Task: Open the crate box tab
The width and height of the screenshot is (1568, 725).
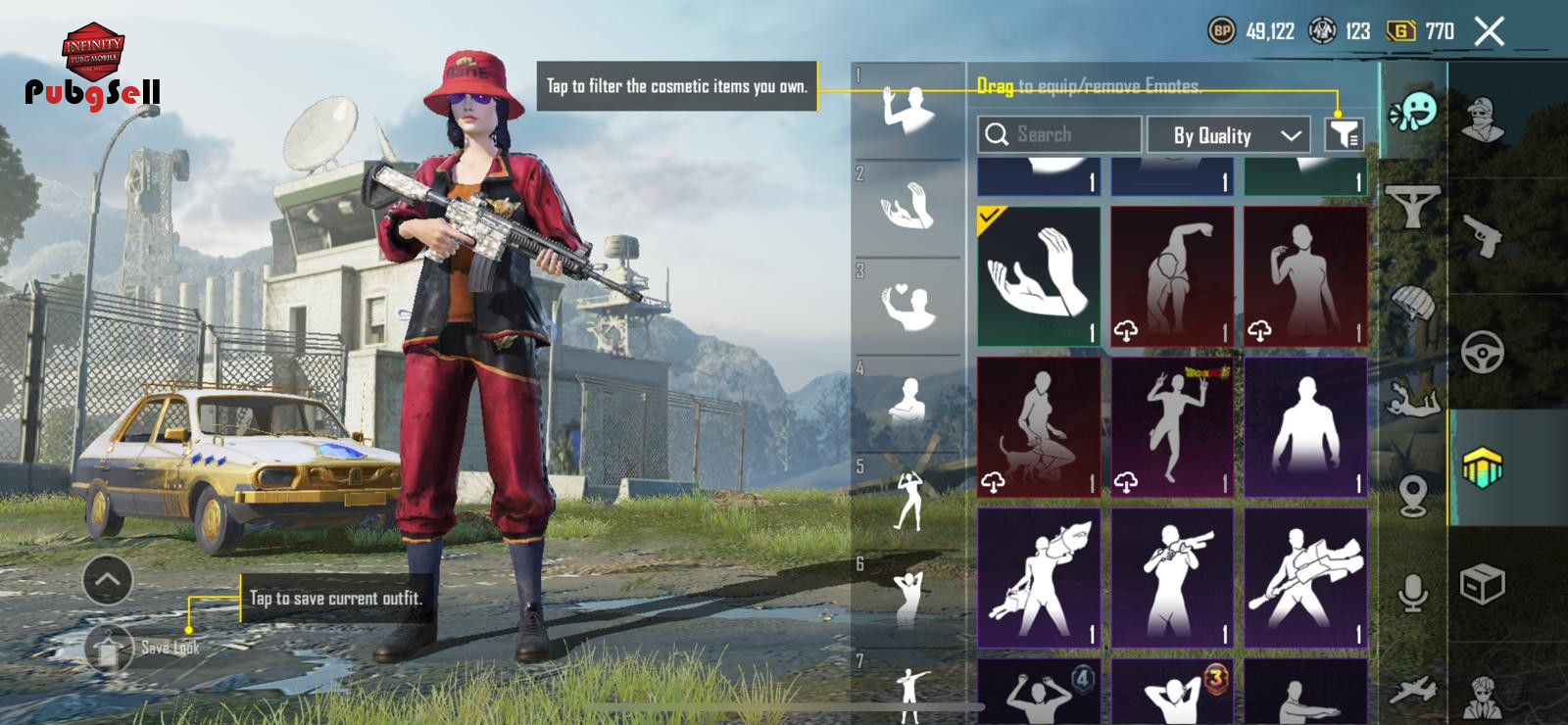Action: pos(1482,585)
